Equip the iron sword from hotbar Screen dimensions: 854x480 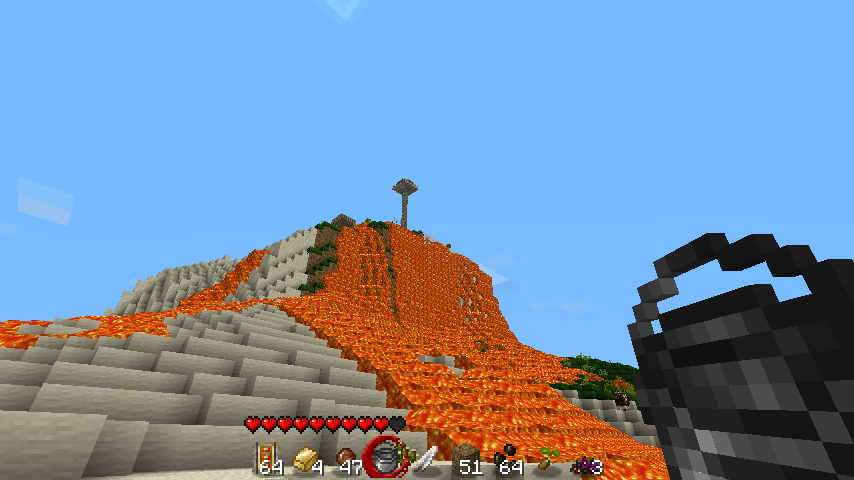point(426,459)
